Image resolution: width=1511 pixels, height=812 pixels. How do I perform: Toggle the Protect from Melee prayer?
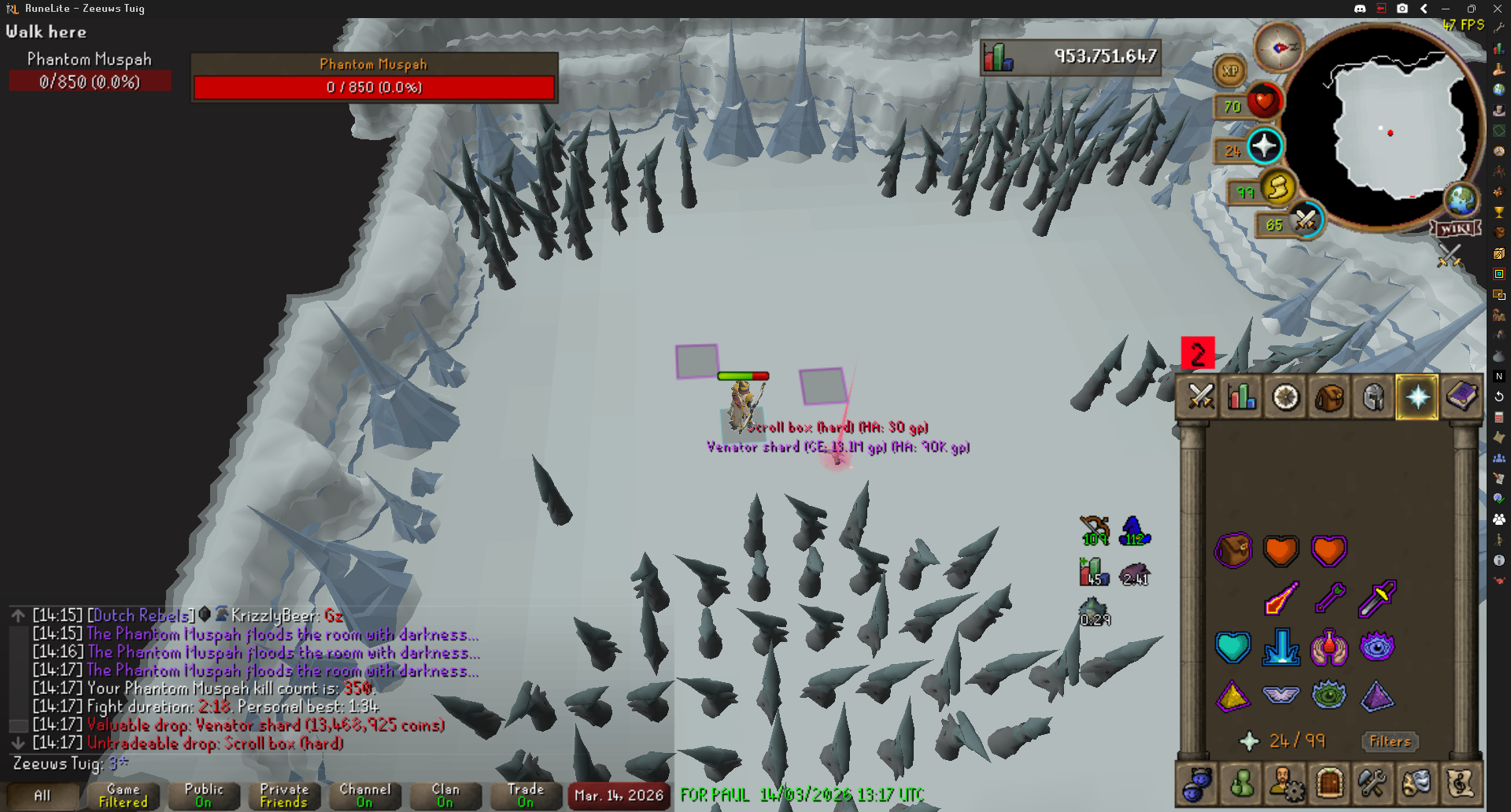pos(1377,600)
